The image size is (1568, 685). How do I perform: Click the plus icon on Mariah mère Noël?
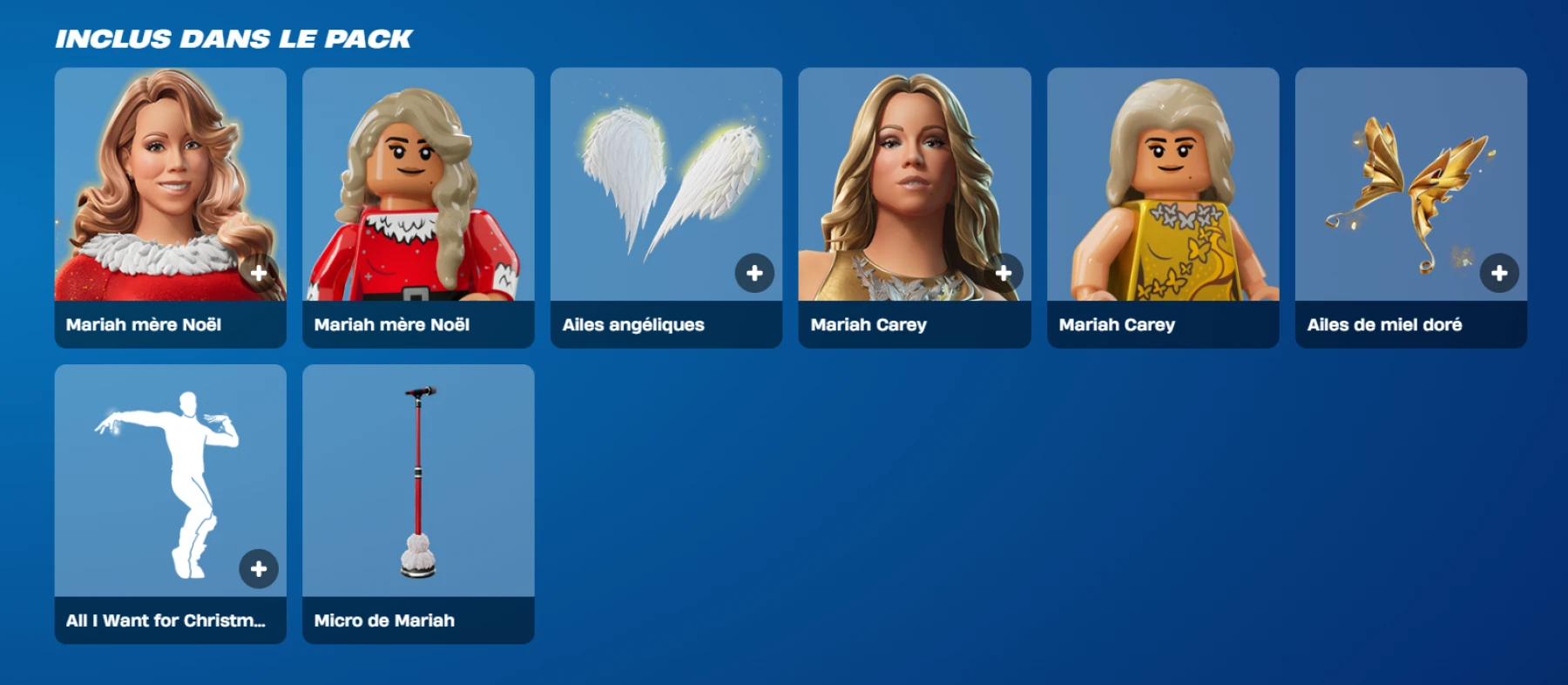coord(259,273)
